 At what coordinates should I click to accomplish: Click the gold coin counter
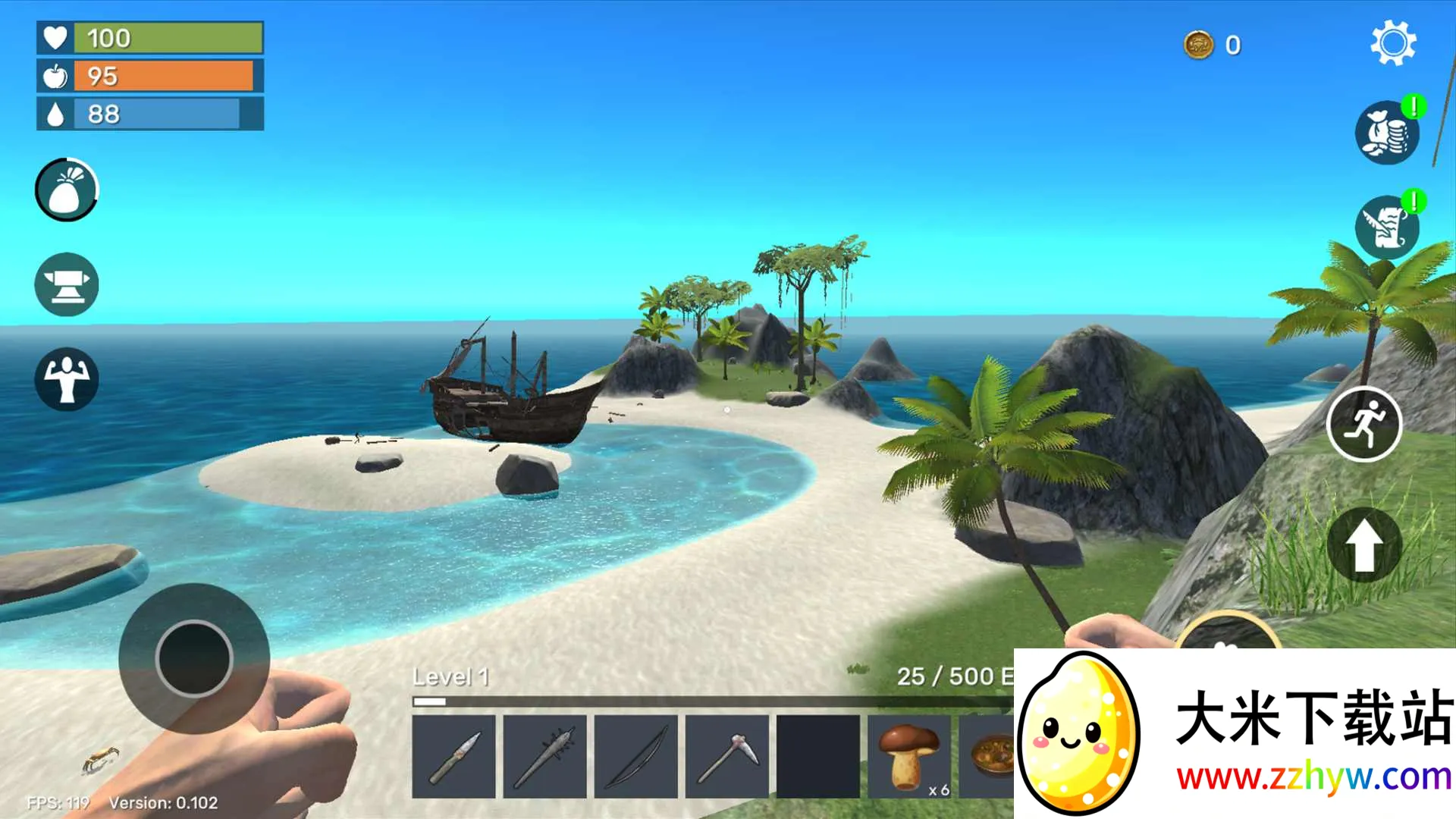[1213, 45]
